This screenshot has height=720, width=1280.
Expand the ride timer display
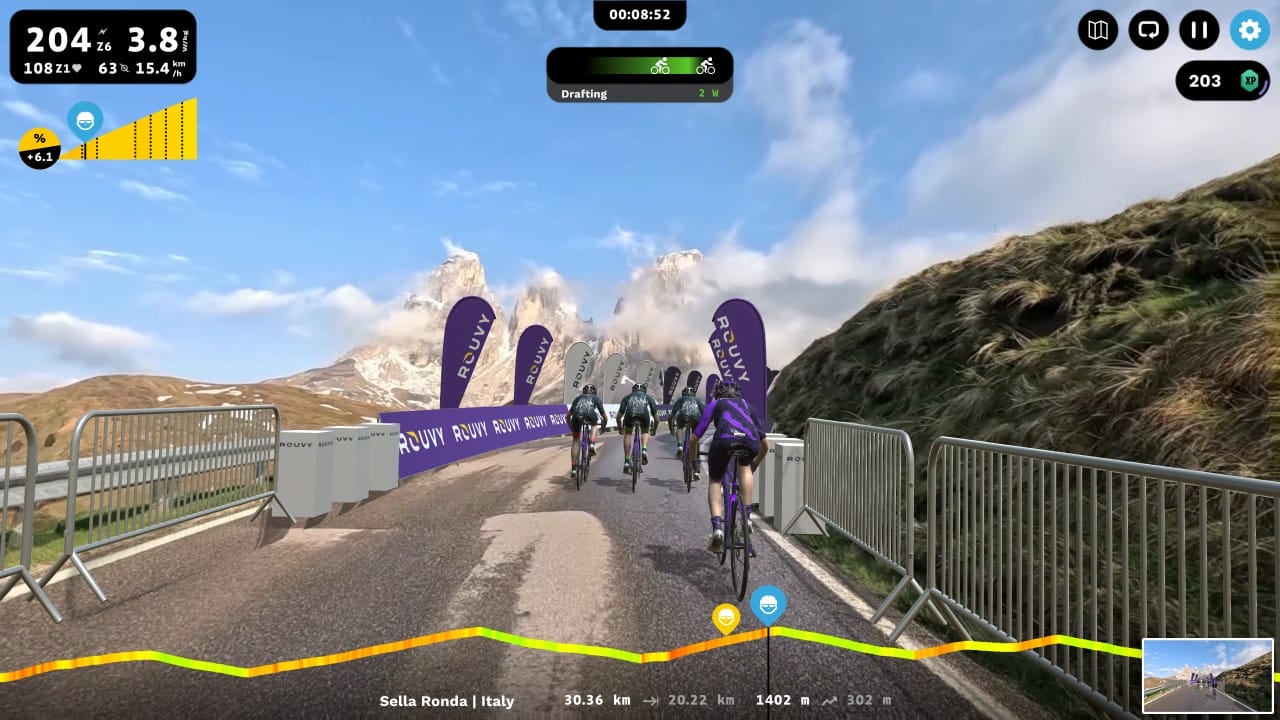(x=640, y=15)
